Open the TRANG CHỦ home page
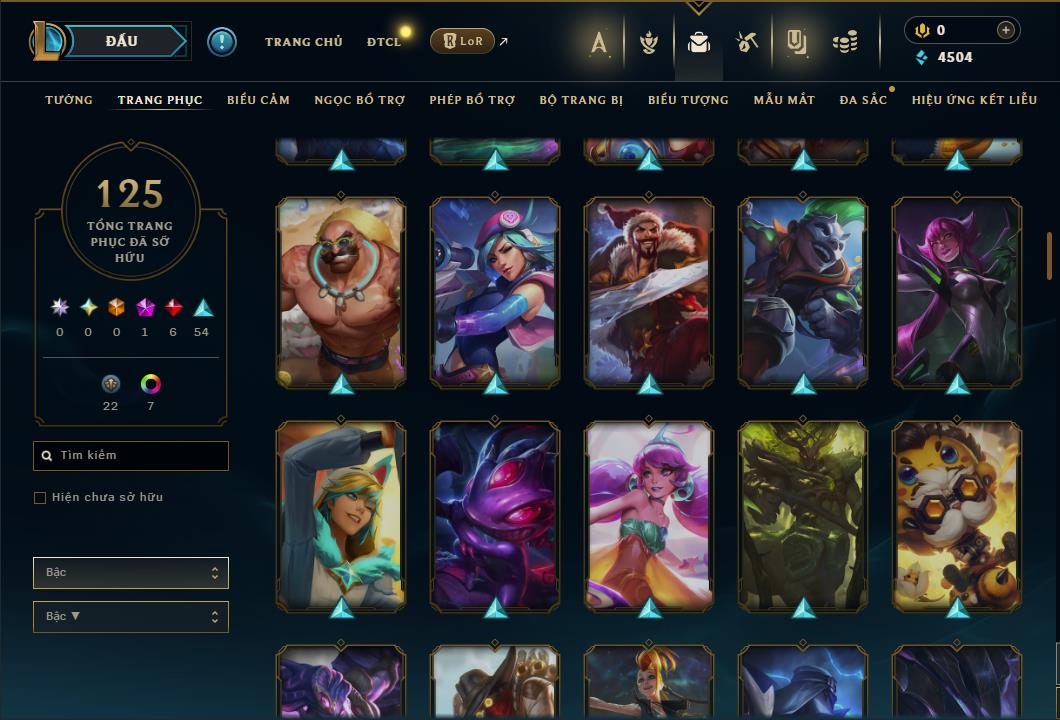This screenshot has width=1060, height=720. pyautogui.click(x=303, y=42)
